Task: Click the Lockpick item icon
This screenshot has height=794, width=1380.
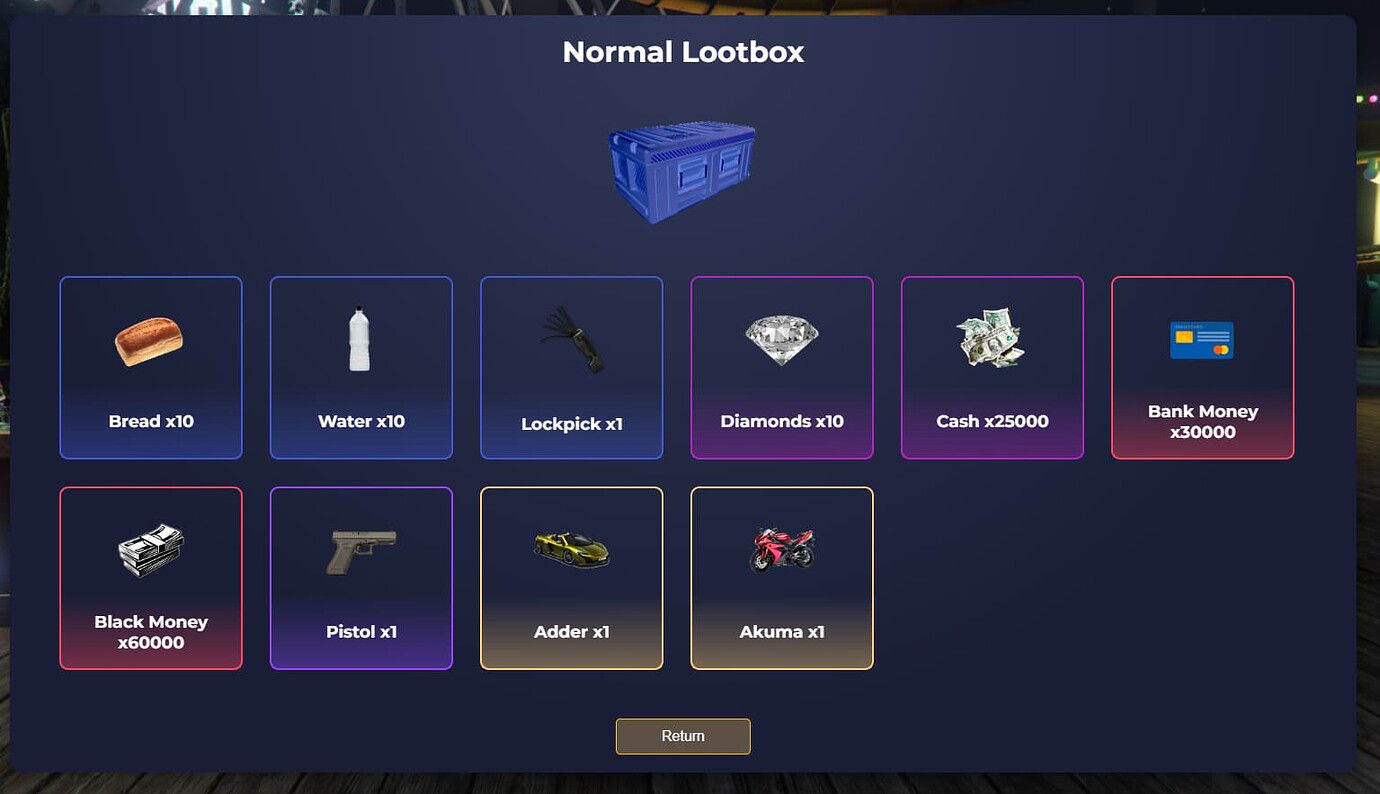Action: 571,338
